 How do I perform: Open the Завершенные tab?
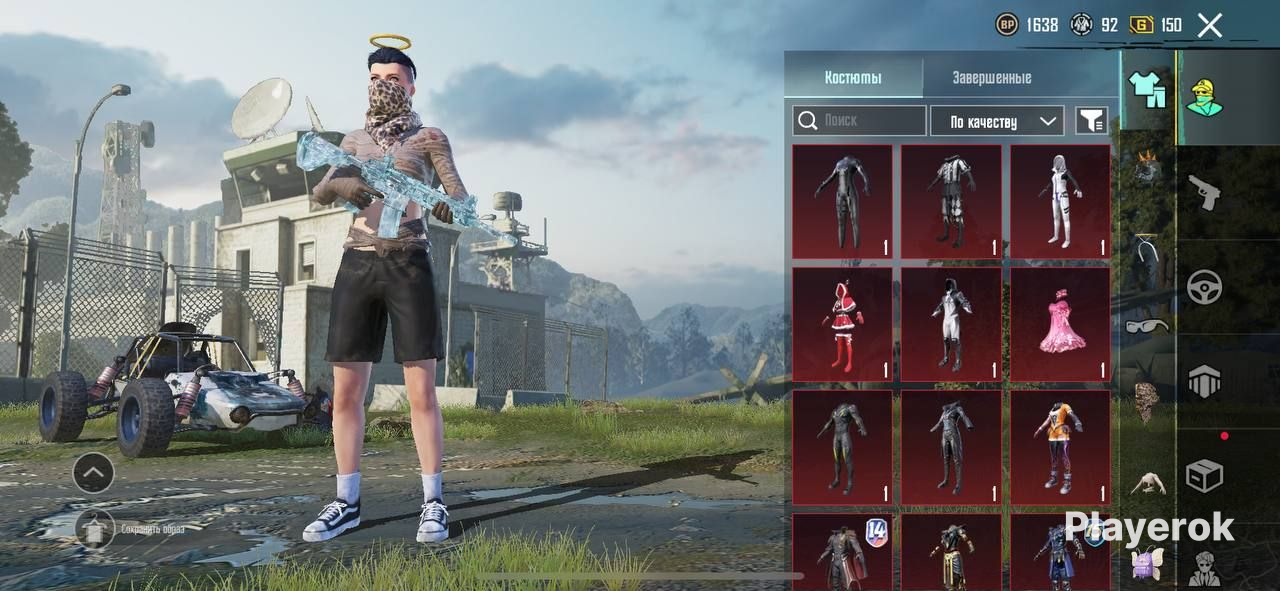click(991, 77)
